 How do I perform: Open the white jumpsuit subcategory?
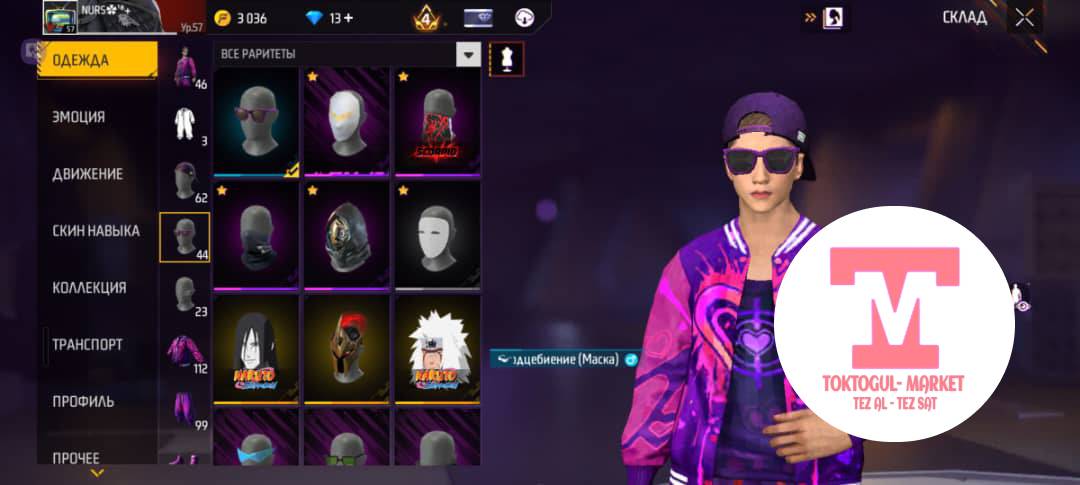click(184, 124)
